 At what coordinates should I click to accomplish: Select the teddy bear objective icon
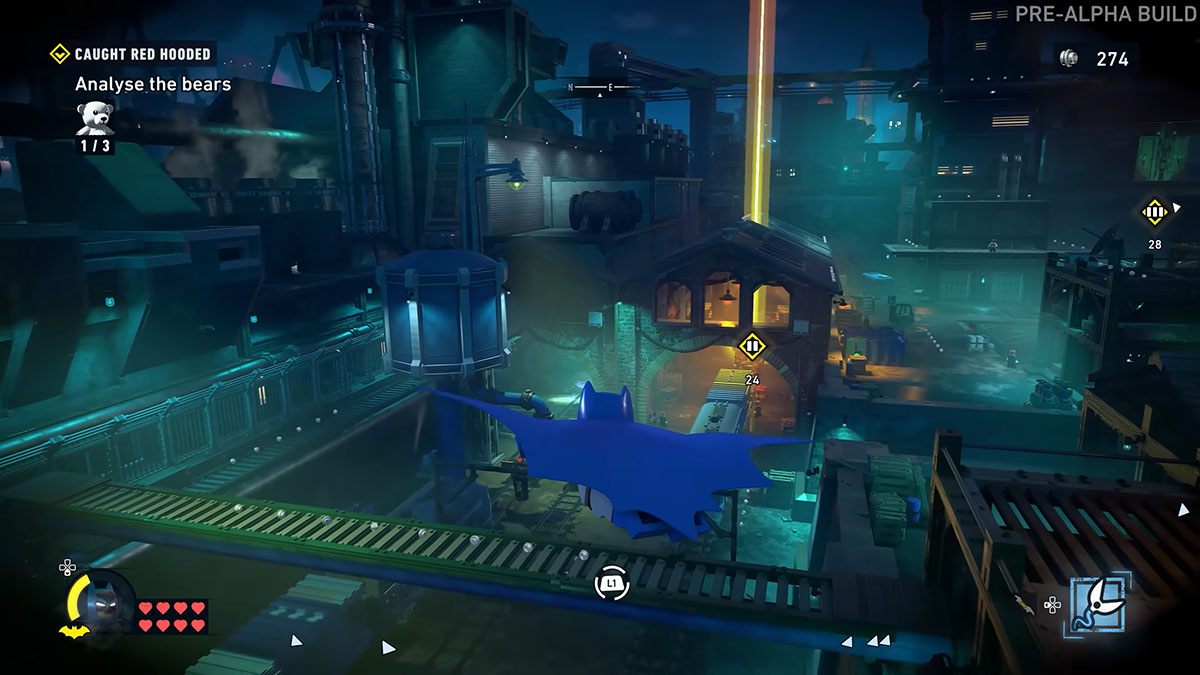pyautogui.click(x=96, y=117)
